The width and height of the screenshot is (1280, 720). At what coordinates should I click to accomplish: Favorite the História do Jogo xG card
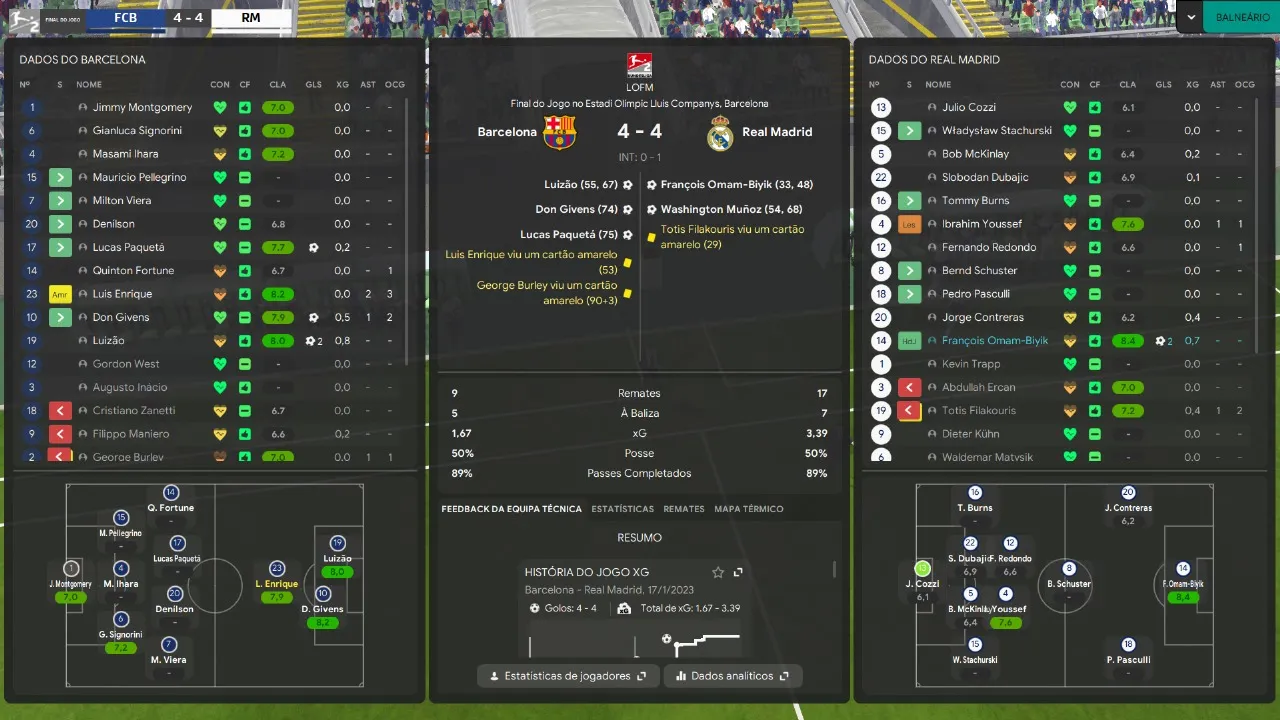(717, 572)
